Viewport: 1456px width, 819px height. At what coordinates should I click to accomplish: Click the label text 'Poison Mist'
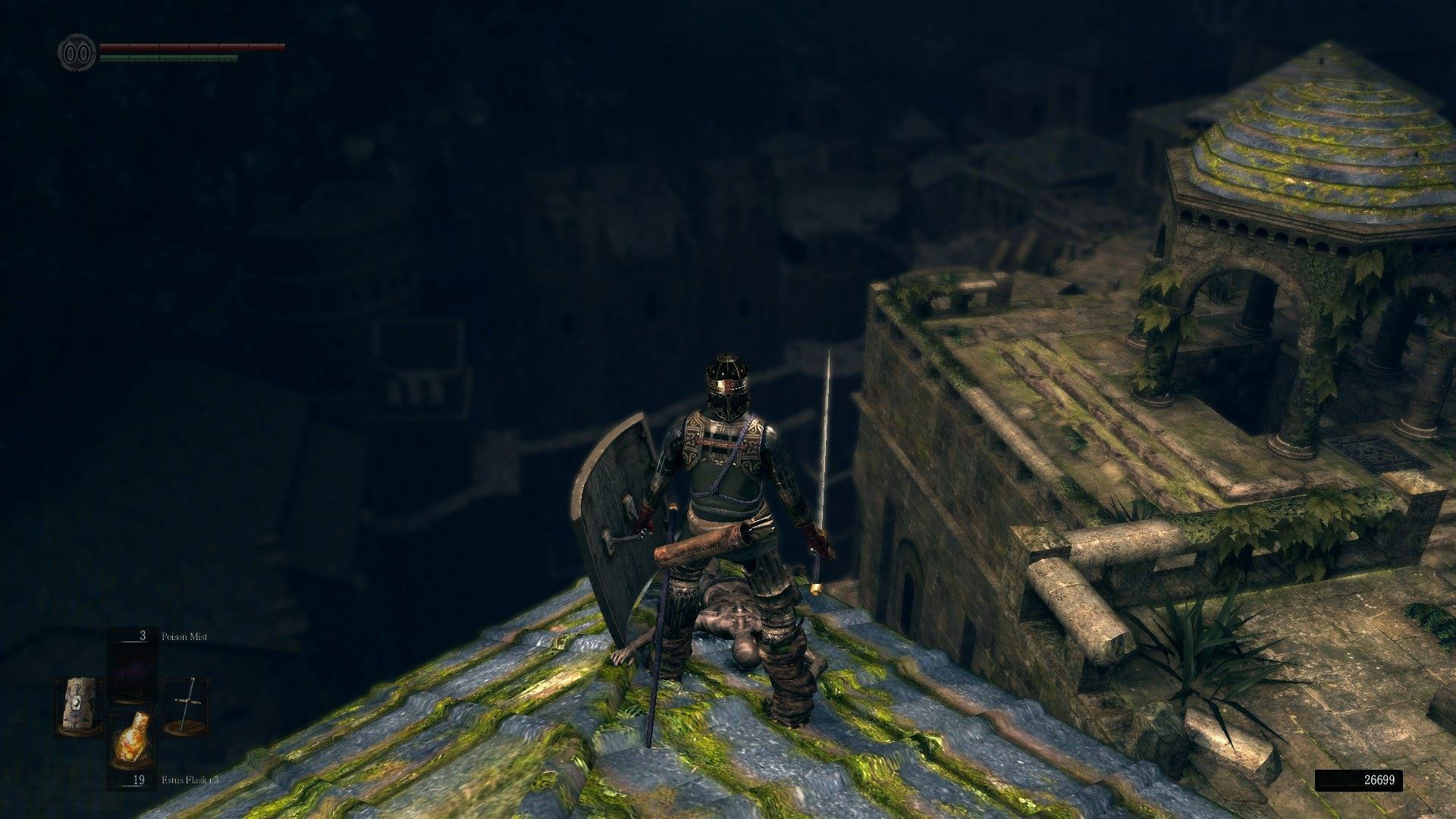click(184, 637)
